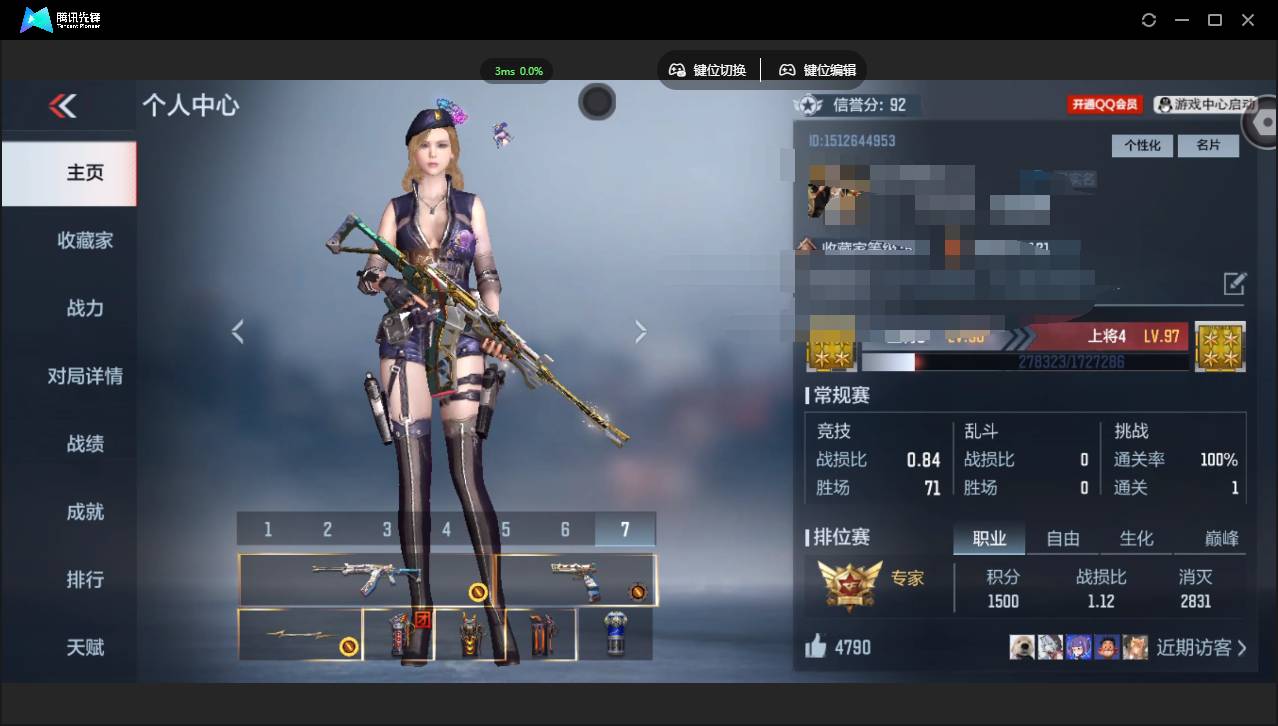Image resolution: width=1278 pixels, height=726 pixels.
Task: Open 键位编辑 in the emulator toolbar
Action: (x=818, y=70)
